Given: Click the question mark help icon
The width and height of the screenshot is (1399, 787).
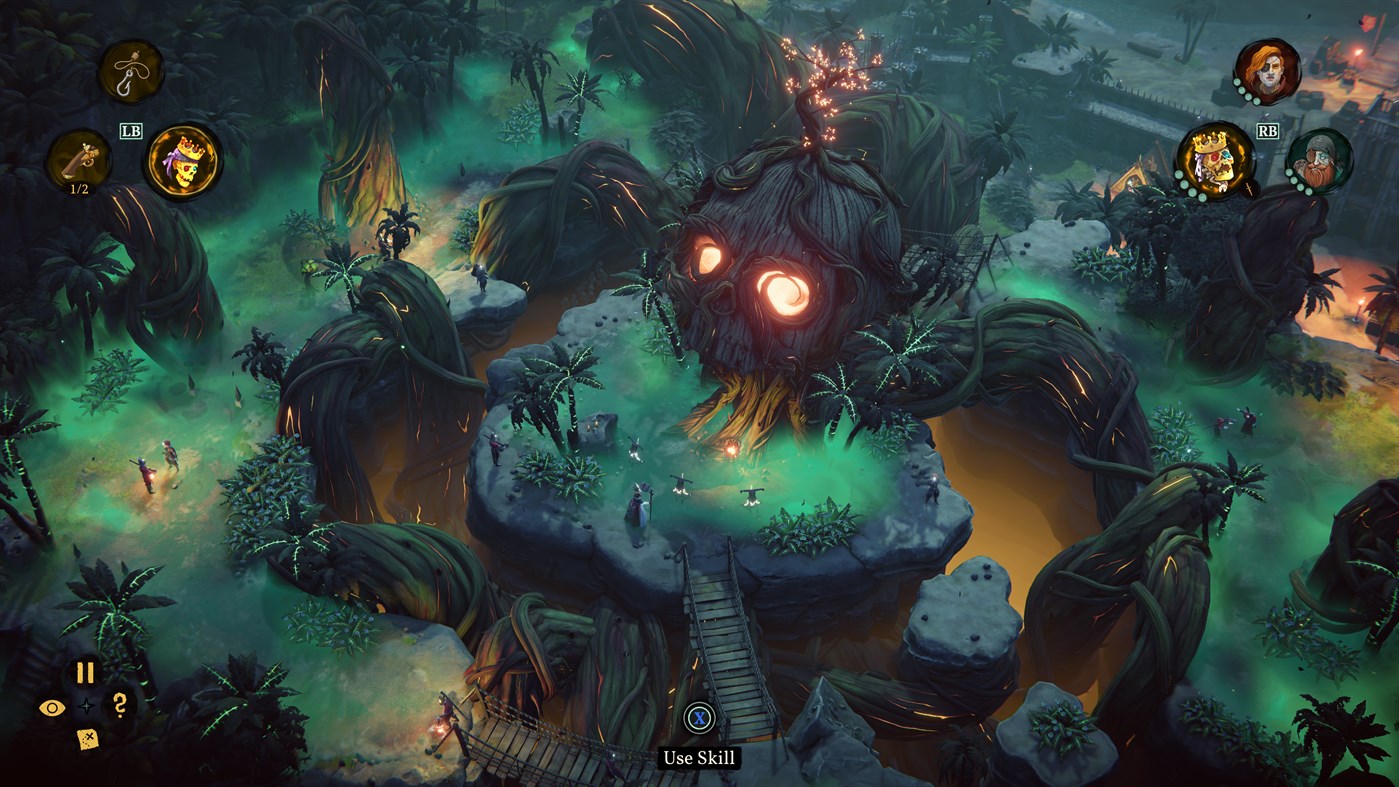Looking at the screenshot, I should point(119,705).
